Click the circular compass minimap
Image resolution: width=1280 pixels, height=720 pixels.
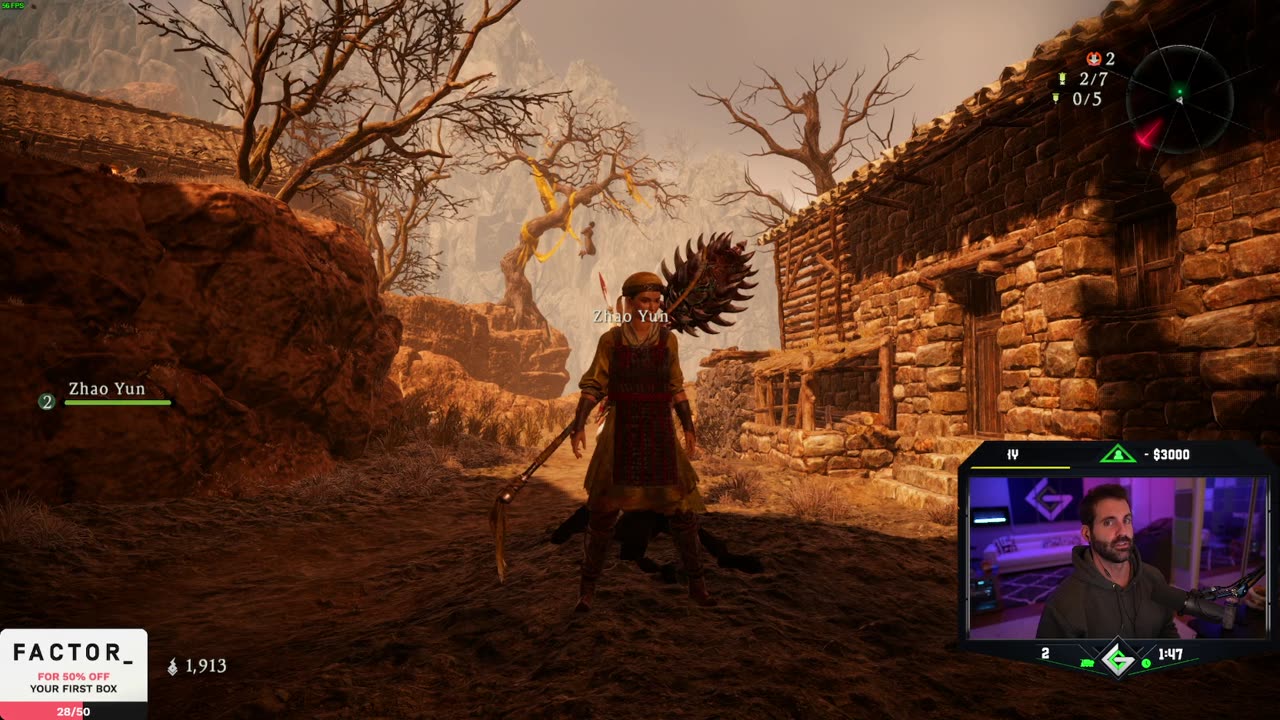click(x=1179, y=99)
